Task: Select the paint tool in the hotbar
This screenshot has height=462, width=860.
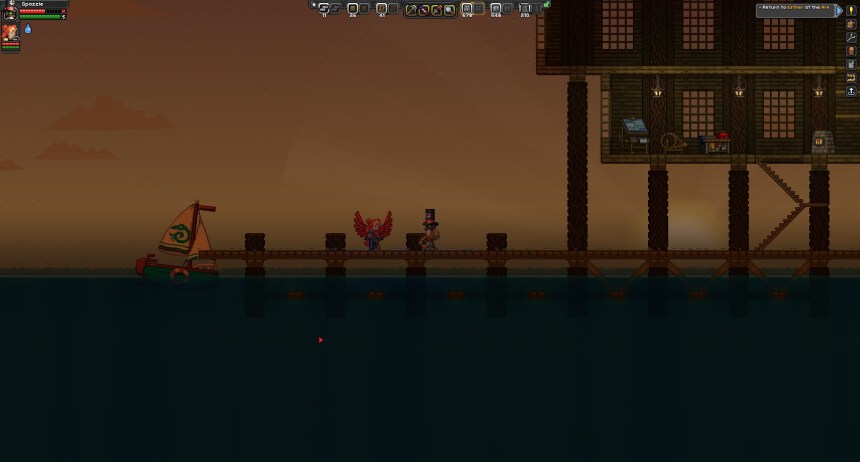Action: click(437, 9)
